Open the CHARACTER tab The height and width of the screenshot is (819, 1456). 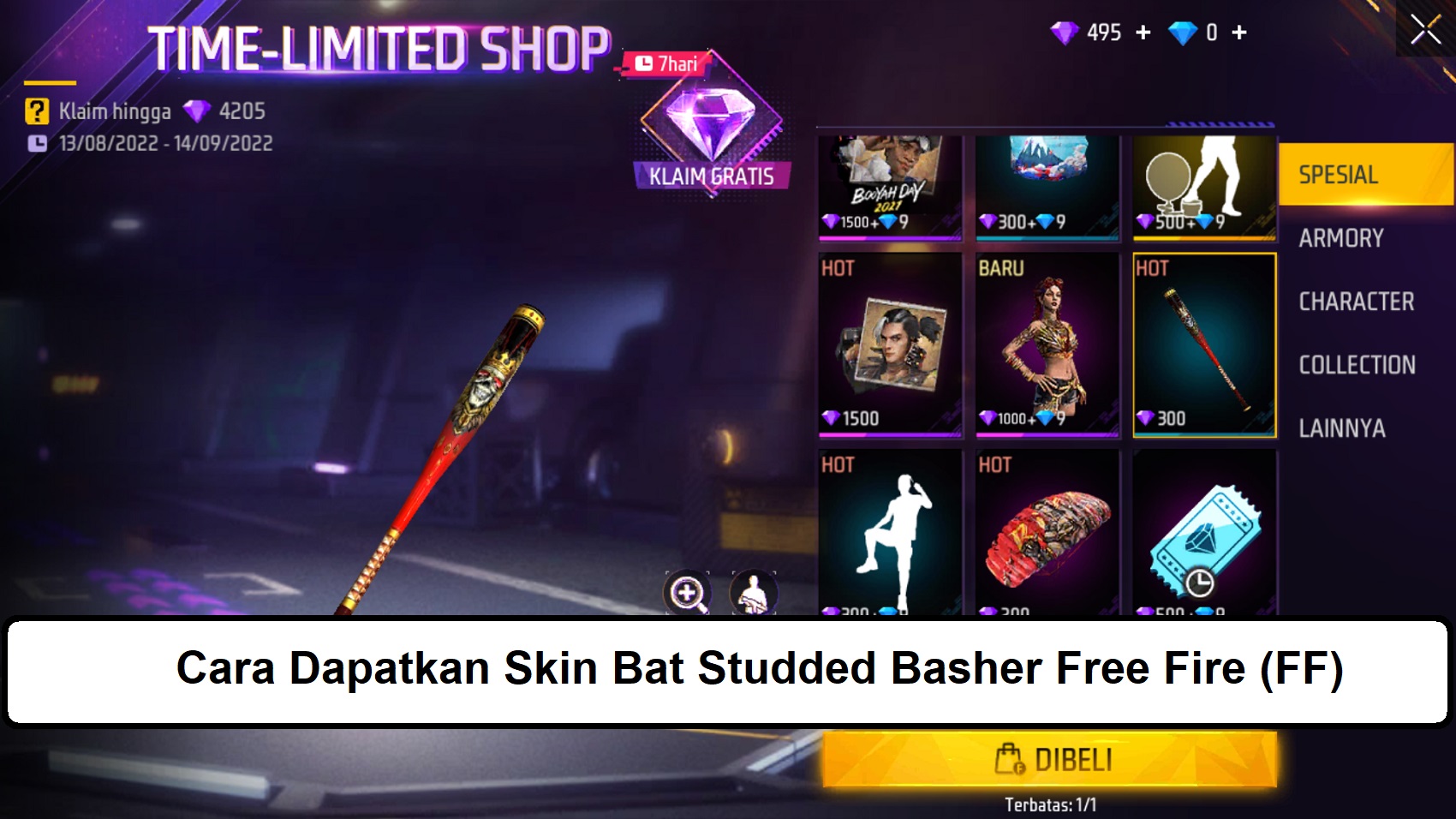pyautogui.click(x=1356, y=302)
